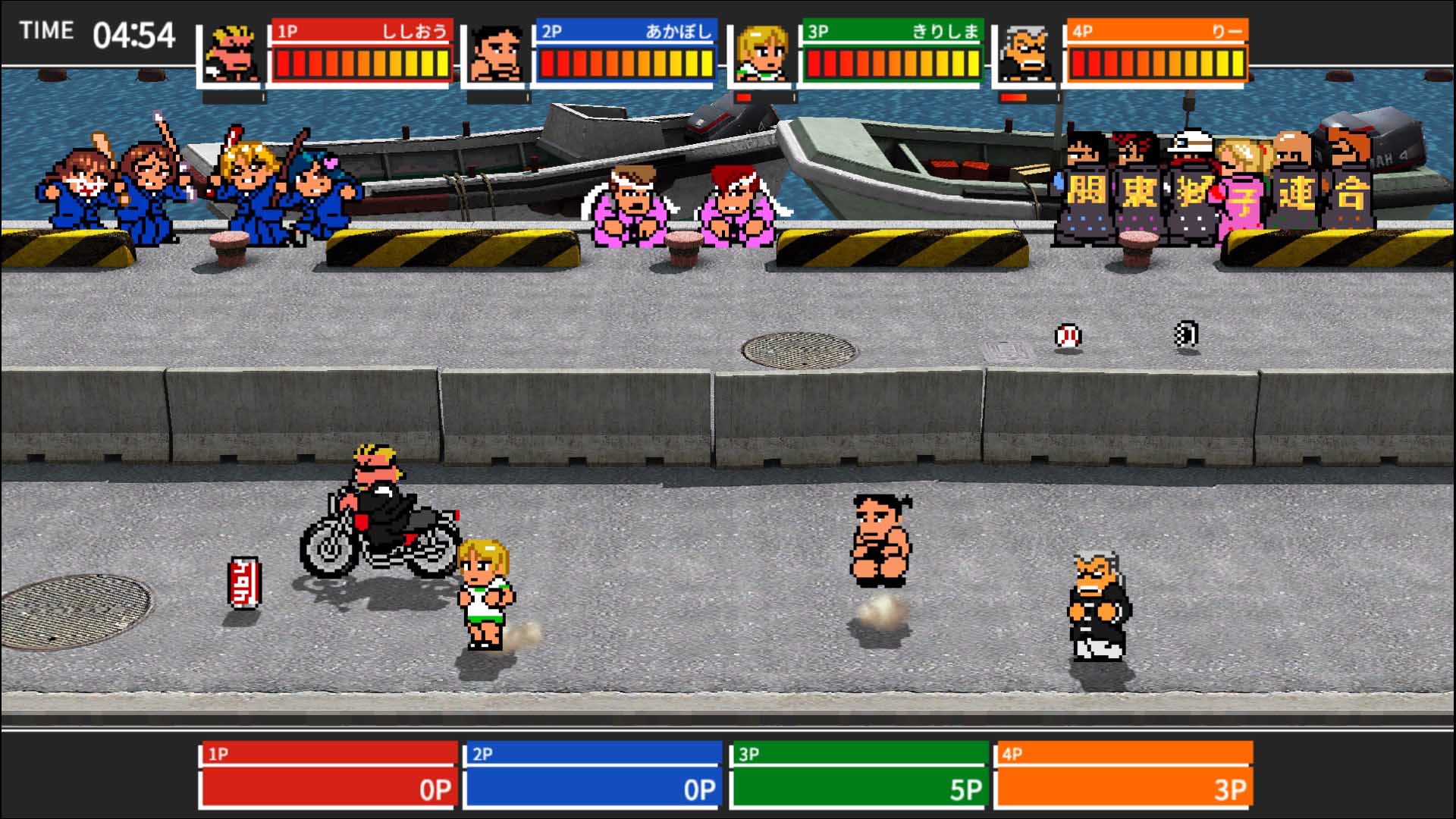
Task: Select the 3P portrait icon きりしま
Action: coord(762,53)
